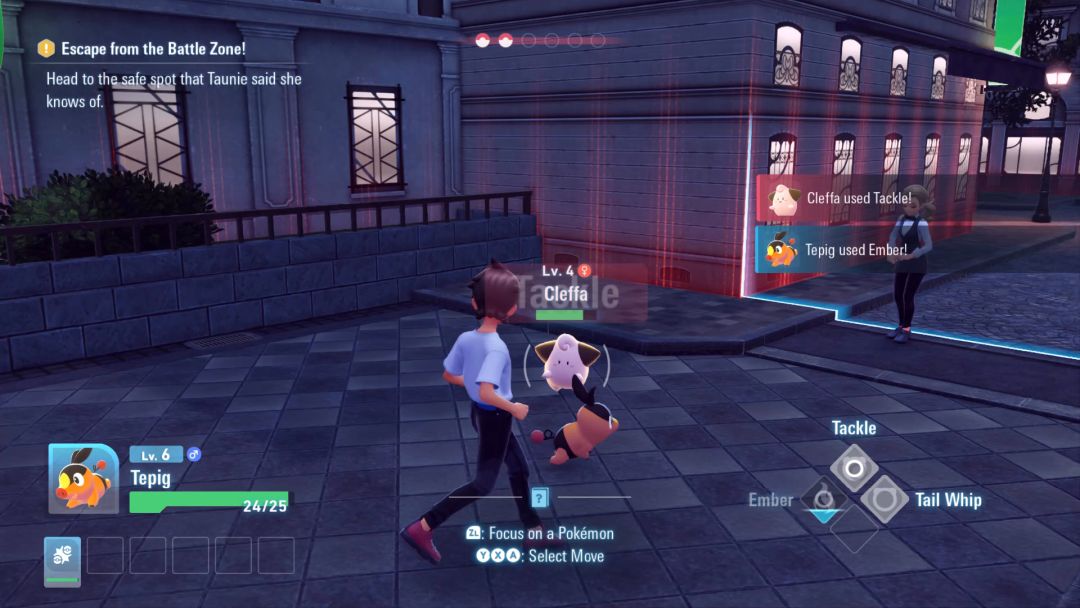
Task: Click the question mark help icon
Action: pos(540,497)
